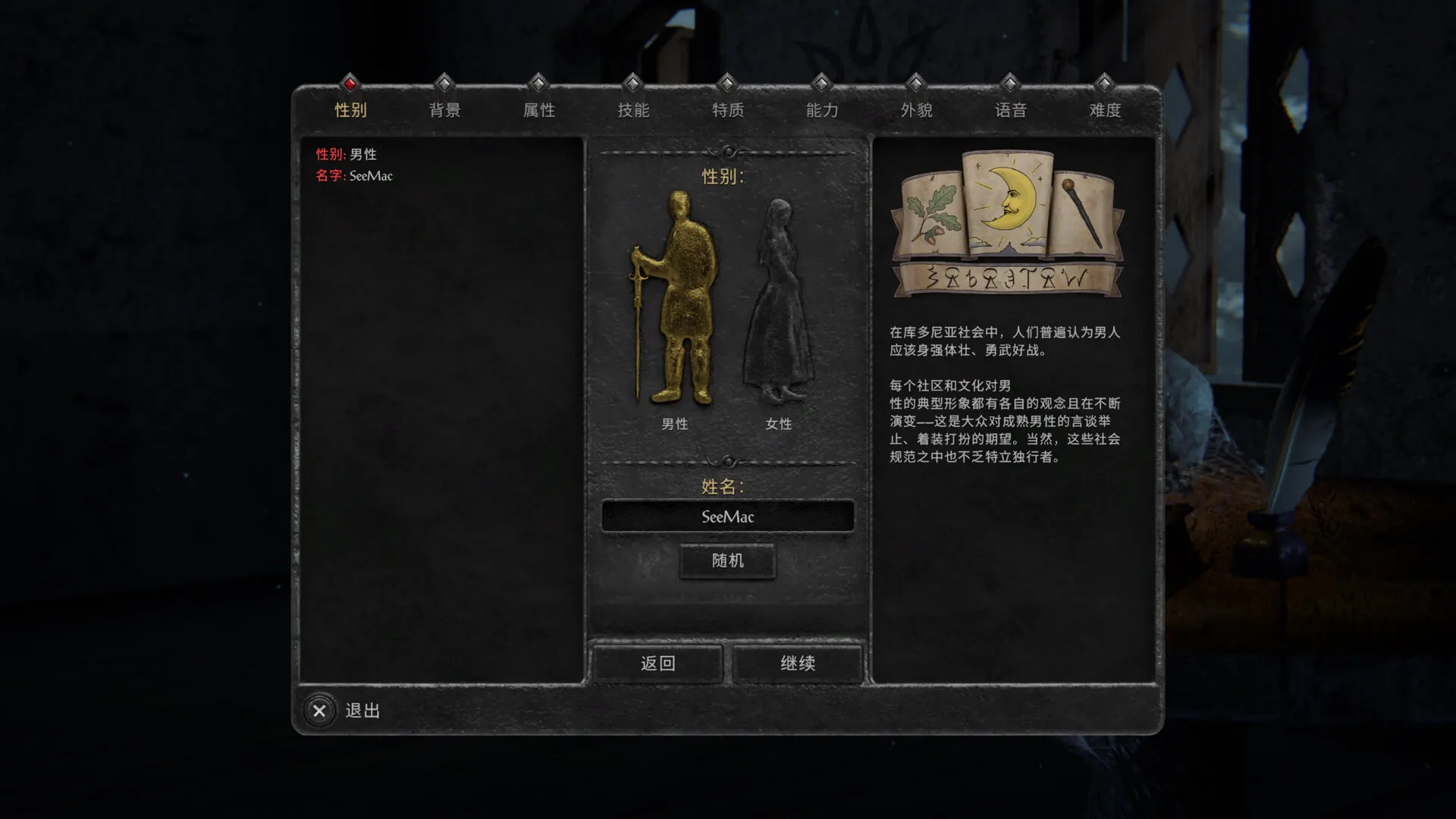1456x819 pixels.
Task: Open the 能力 tab
Action: pyautogui.click(x=822, y=110)
